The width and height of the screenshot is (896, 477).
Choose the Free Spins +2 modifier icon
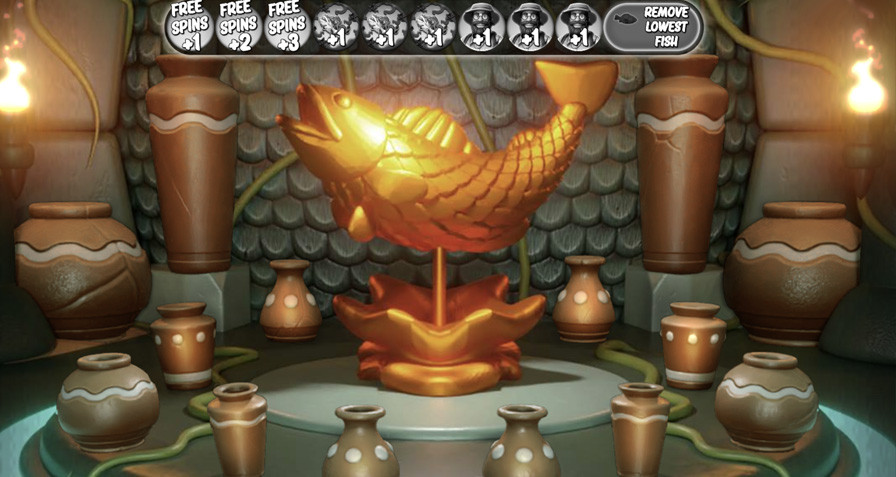[239, 27]
